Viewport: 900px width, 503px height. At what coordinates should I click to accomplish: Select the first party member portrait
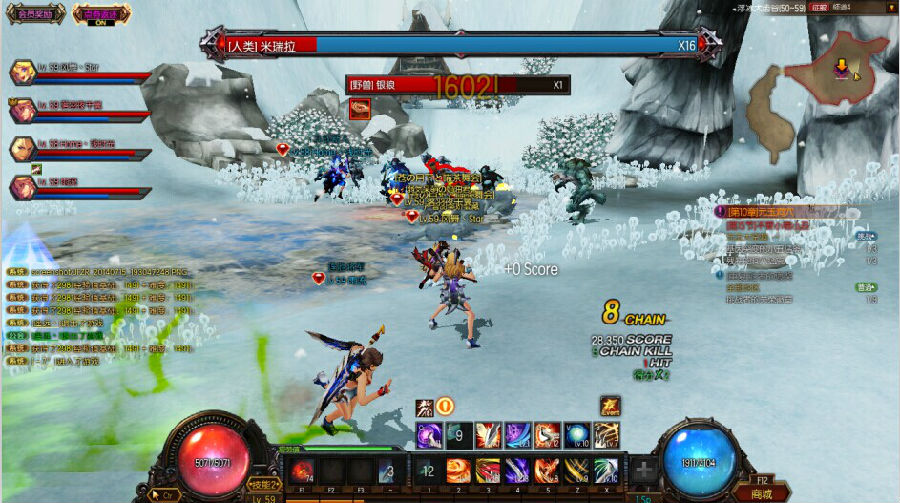coord(23,72)
